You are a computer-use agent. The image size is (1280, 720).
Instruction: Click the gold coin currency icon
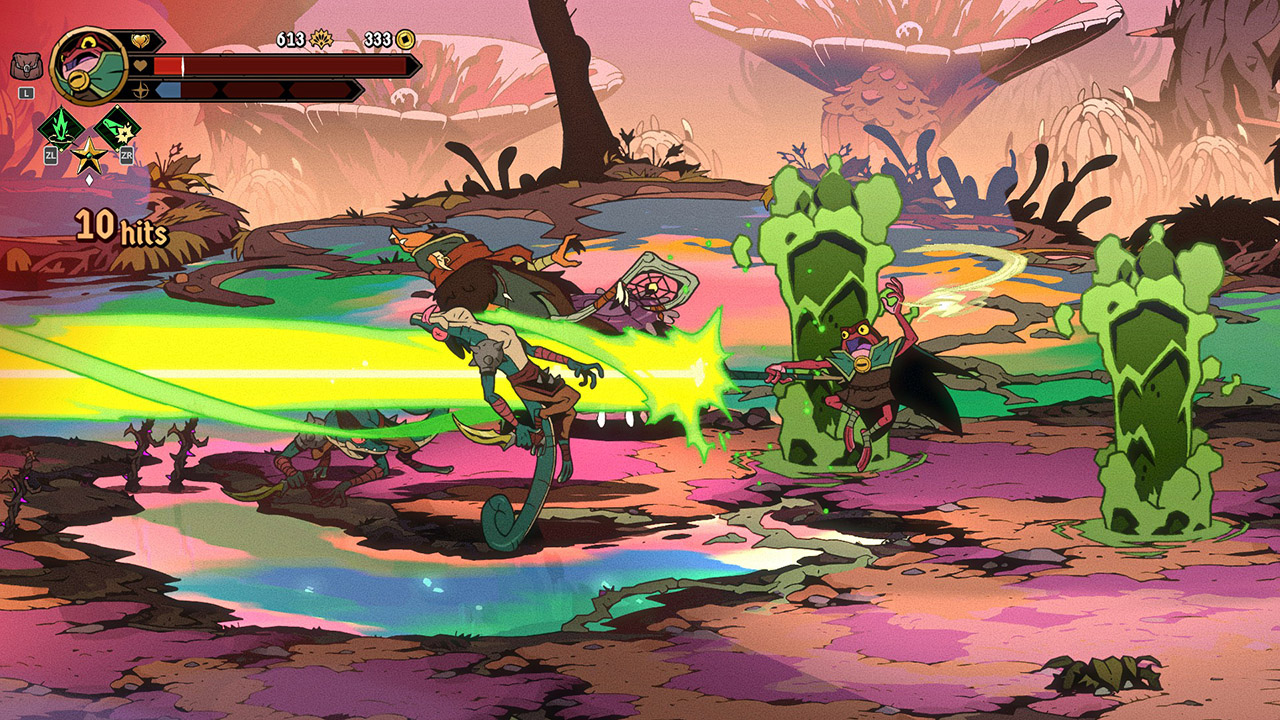pos(404,40)
